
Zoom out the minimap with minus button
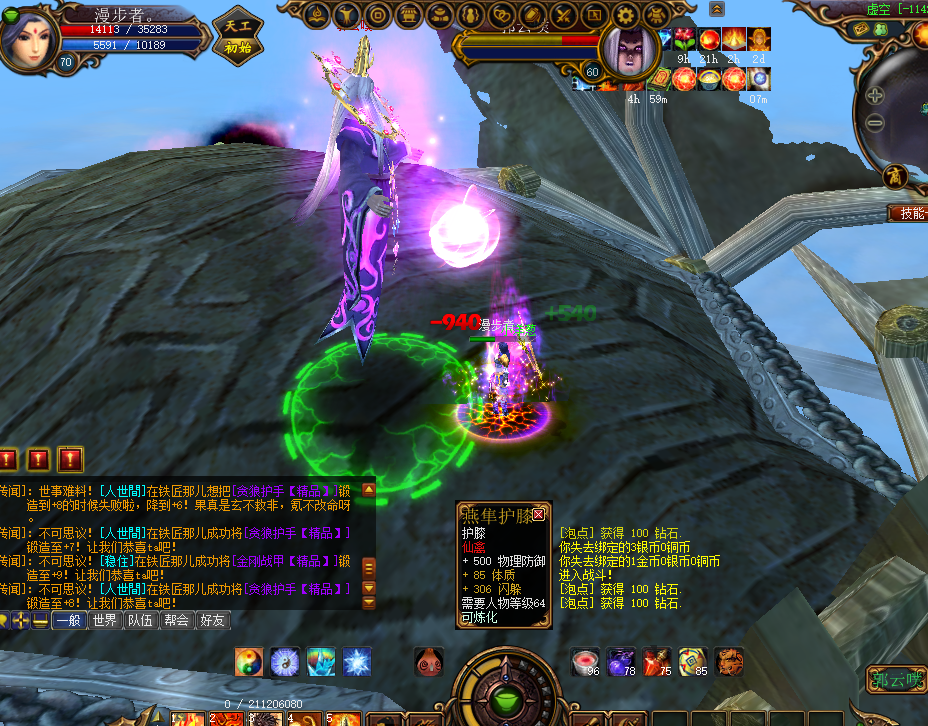(x=875, y=123)
